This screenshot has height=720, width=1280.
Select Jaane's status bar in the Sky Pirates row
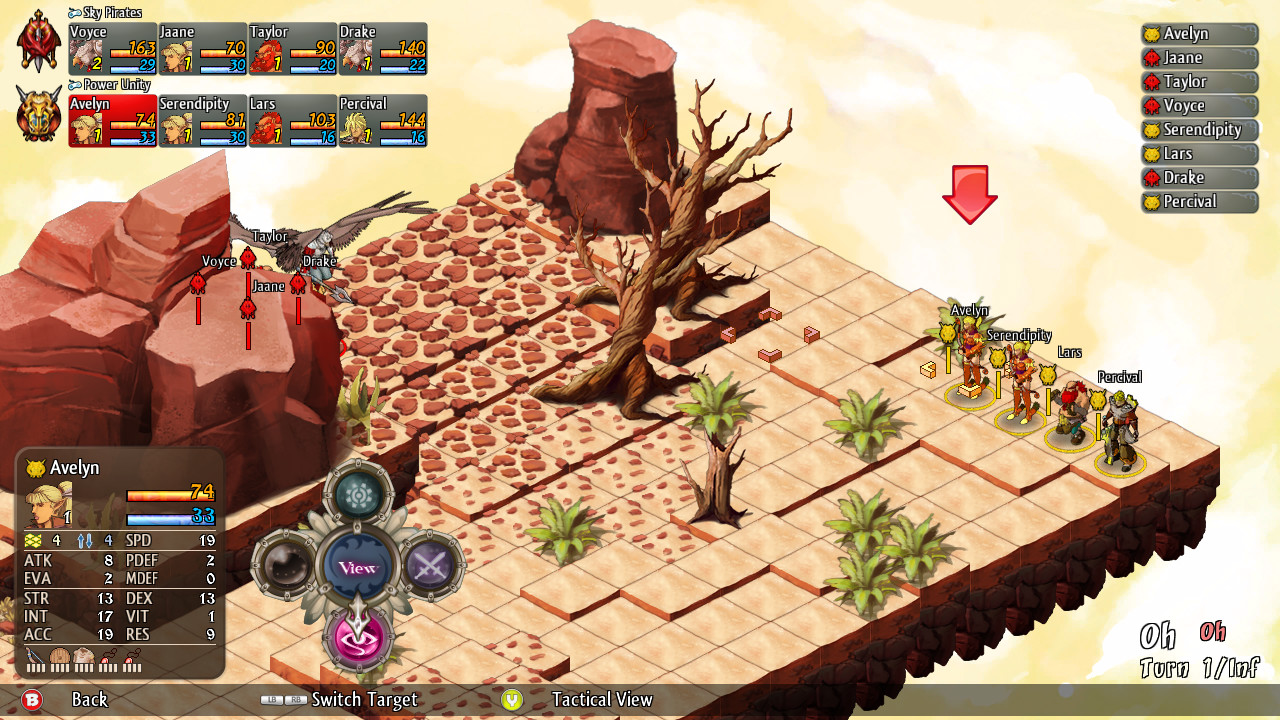pos(200,48)
